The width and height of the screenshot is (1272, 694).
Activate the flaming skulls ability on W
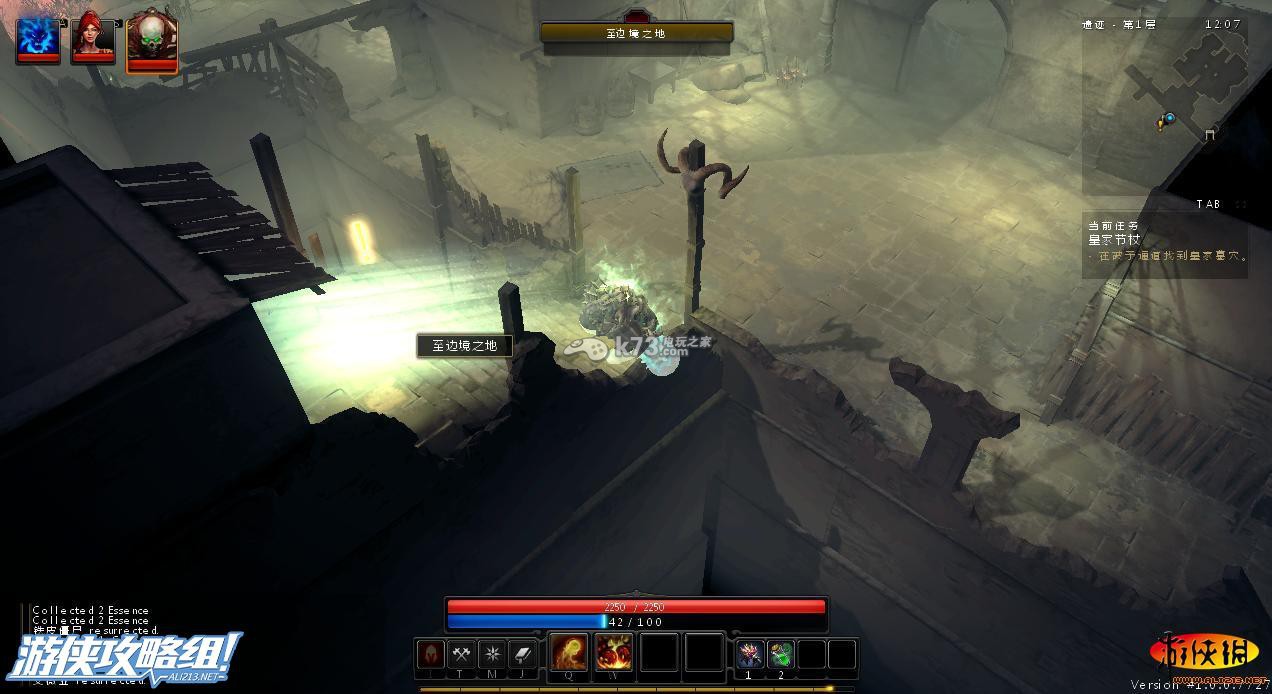[x=614, y=652]
